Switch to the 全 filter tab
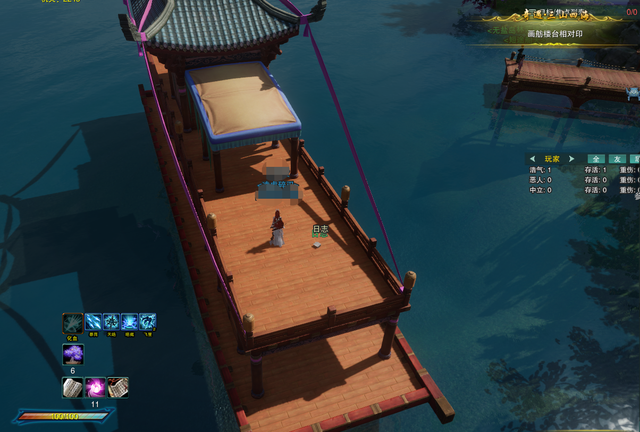 [596, 159]
